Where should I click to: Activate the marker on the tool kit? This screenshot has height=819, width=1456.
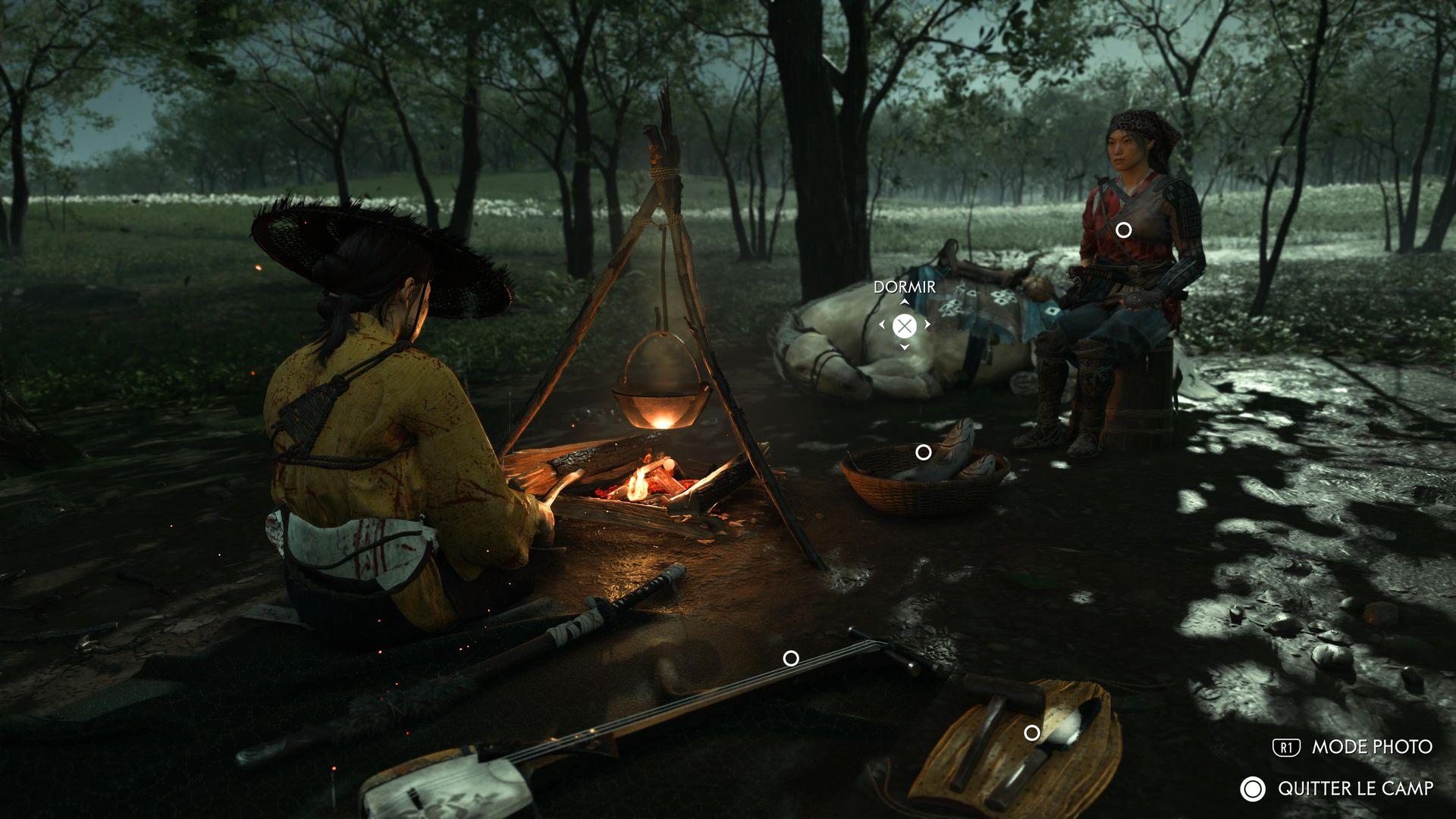[x=1031, y=733]
